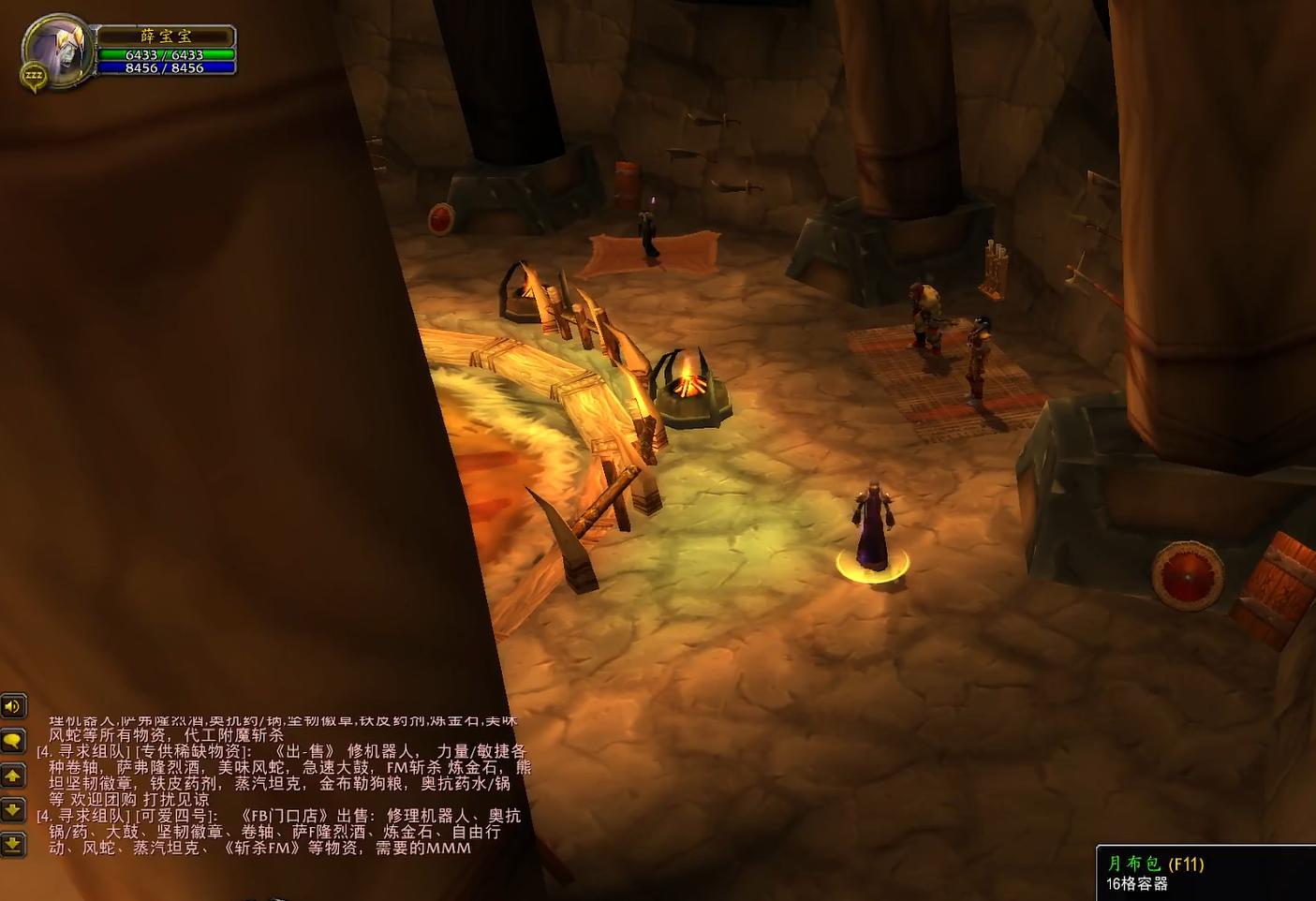Open the chat speech bubble menu
Image resolution: width=1316 pixels, height=901 pixels.
pos(13,741)
